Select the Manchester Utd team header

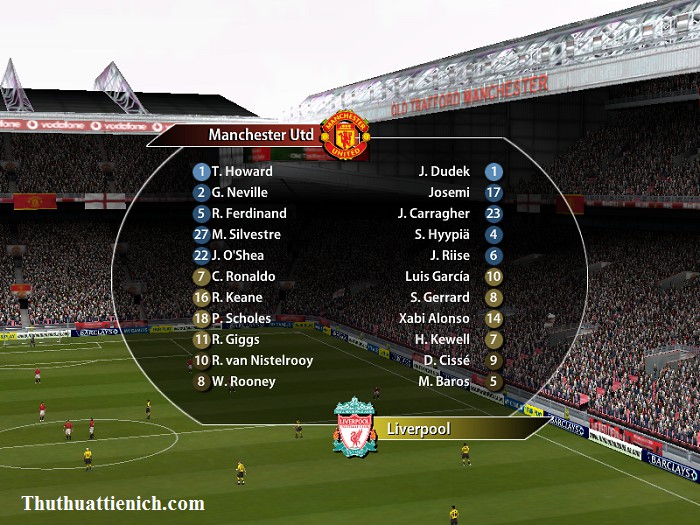click(260, 134)
